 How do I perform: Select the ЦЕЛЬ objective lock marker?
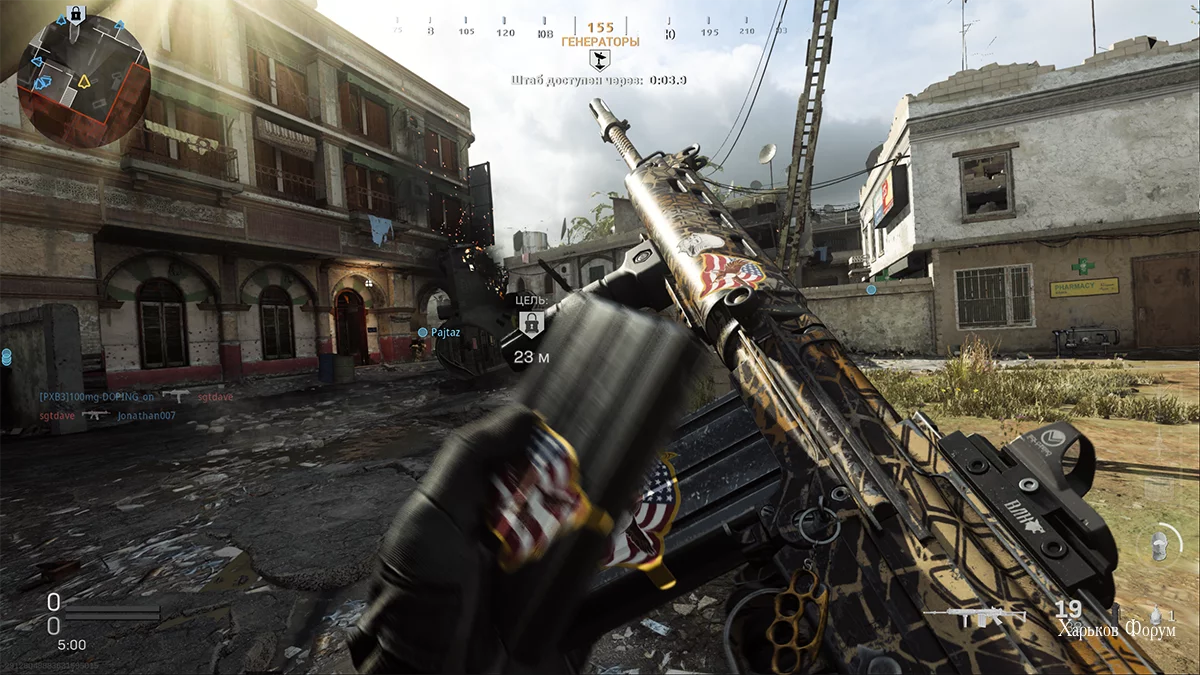point(530,323)
